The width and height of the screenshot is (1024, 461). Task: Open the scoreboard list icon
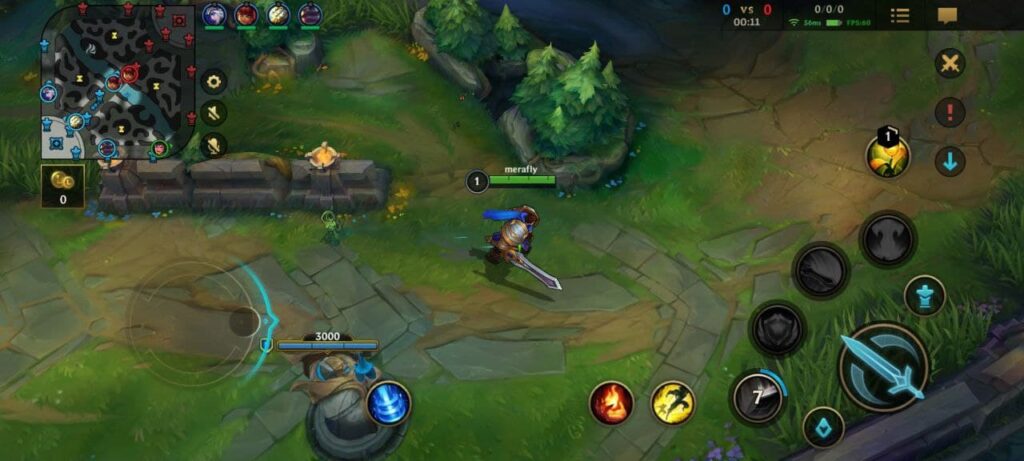point(900,15)
